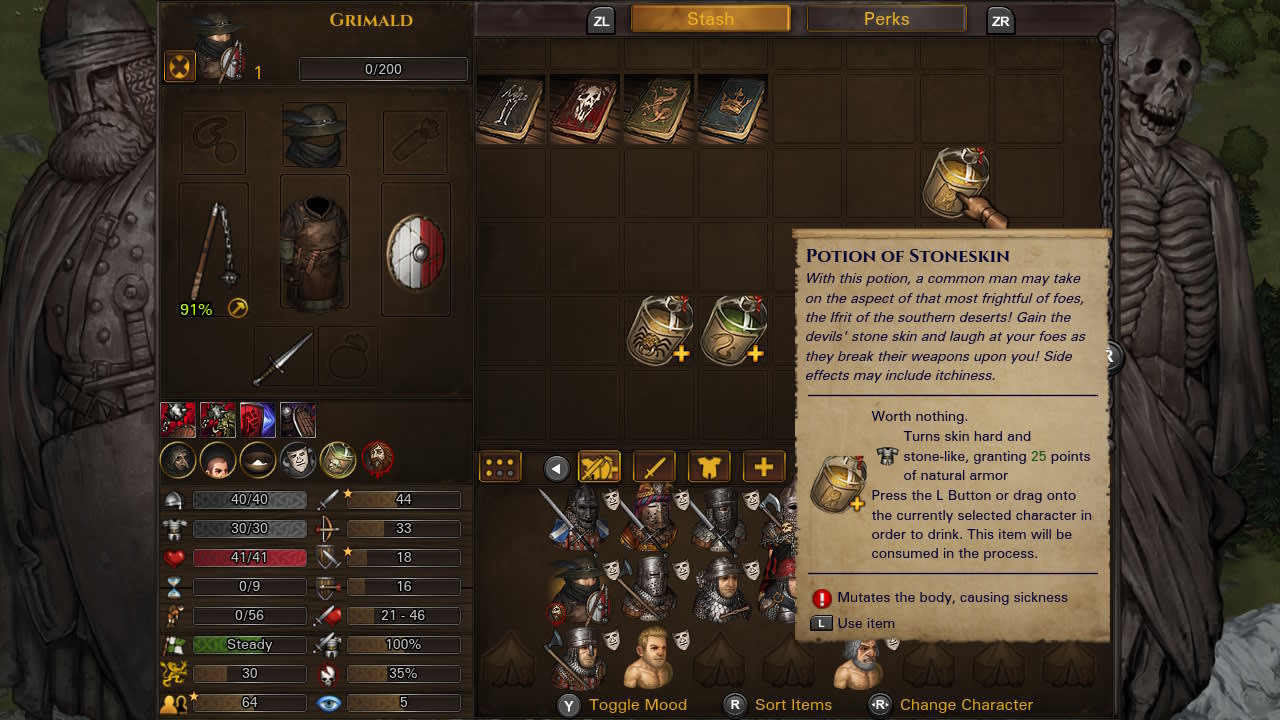
Task: Click the salt bowl trait icon below the injuries
Action: [x=256, y=461]
